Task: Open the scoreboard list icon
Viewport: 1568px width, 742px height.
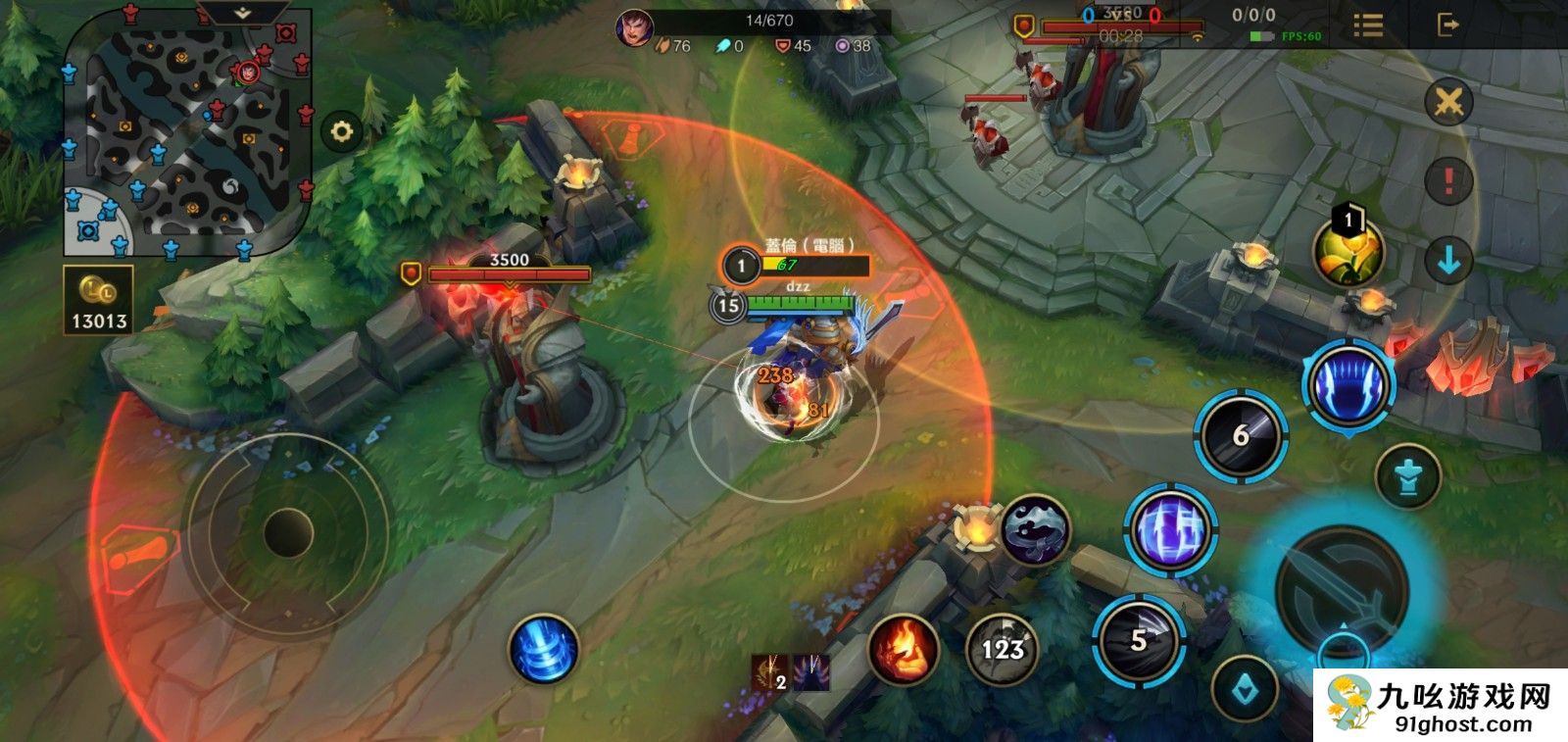Action: (1368, 25)
